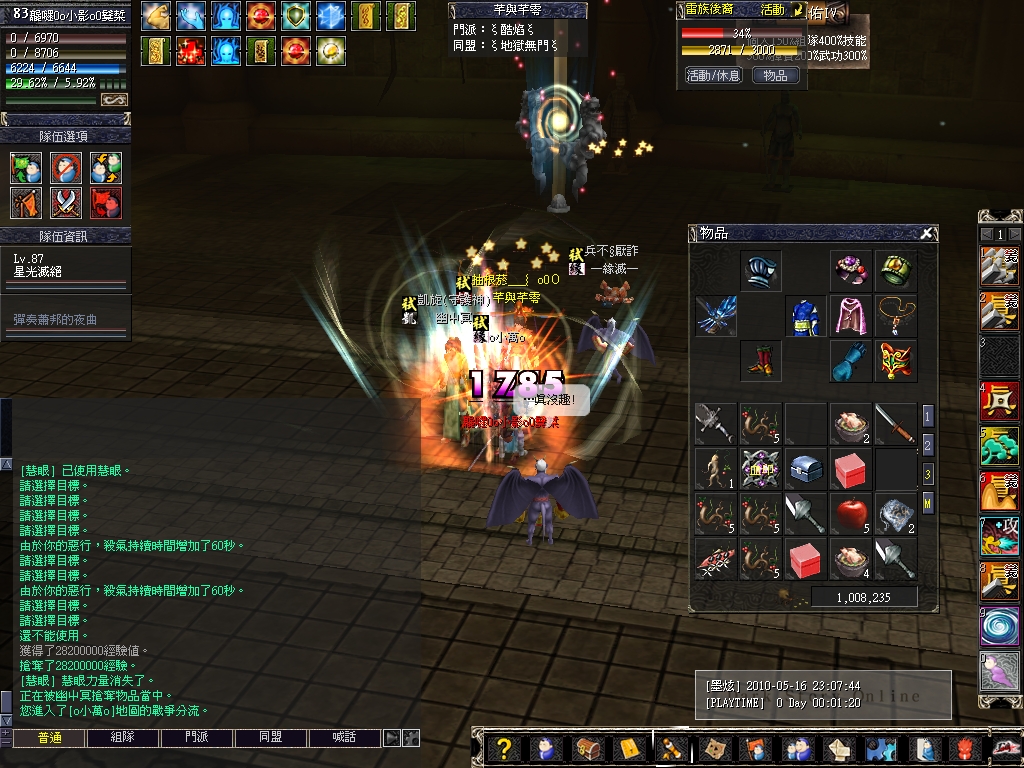
Task: Close the 物品 inventory window
Action: click(x=927, y=233)
